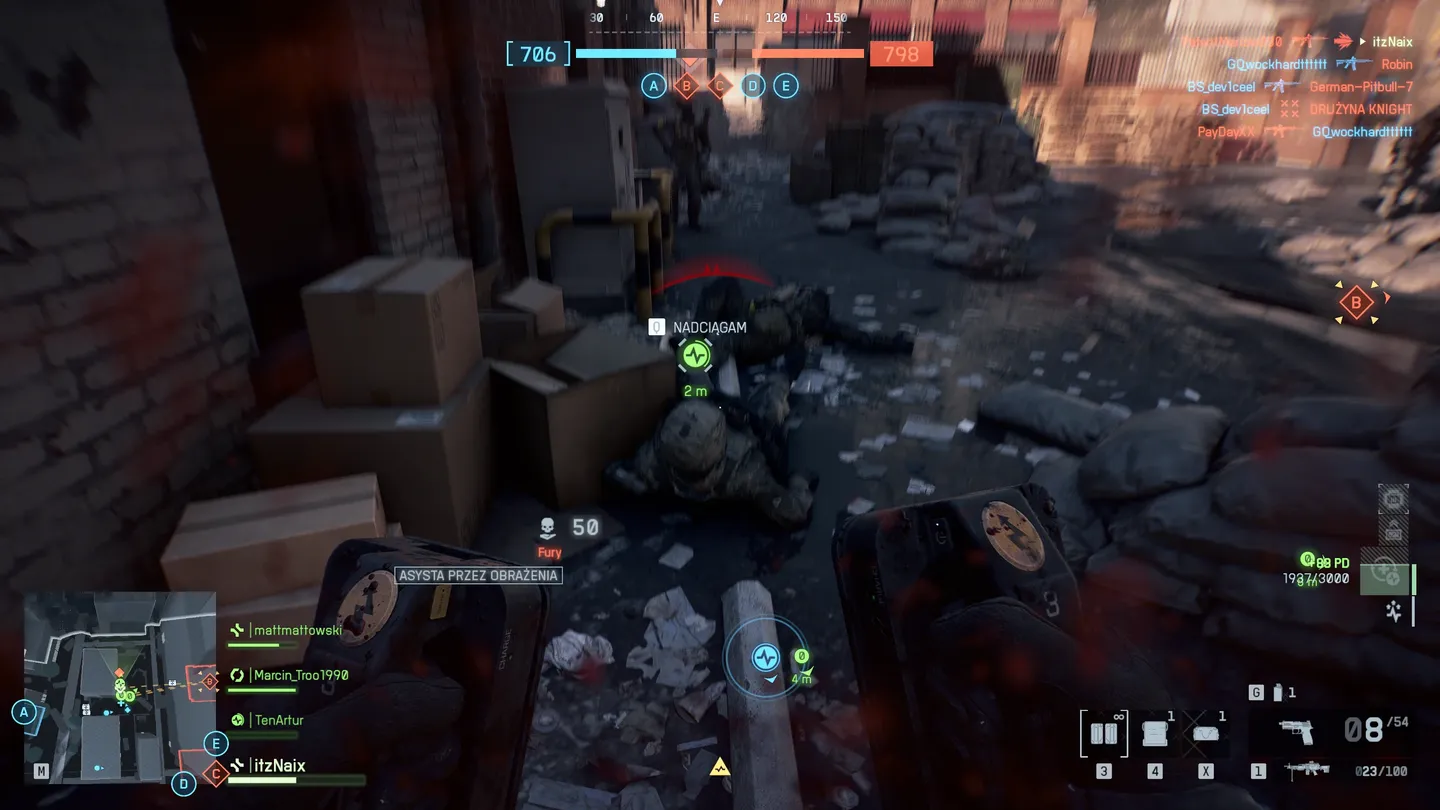Open the minimap in the bottom-left corner
The image size is (1440, 810).
point(119,687)
